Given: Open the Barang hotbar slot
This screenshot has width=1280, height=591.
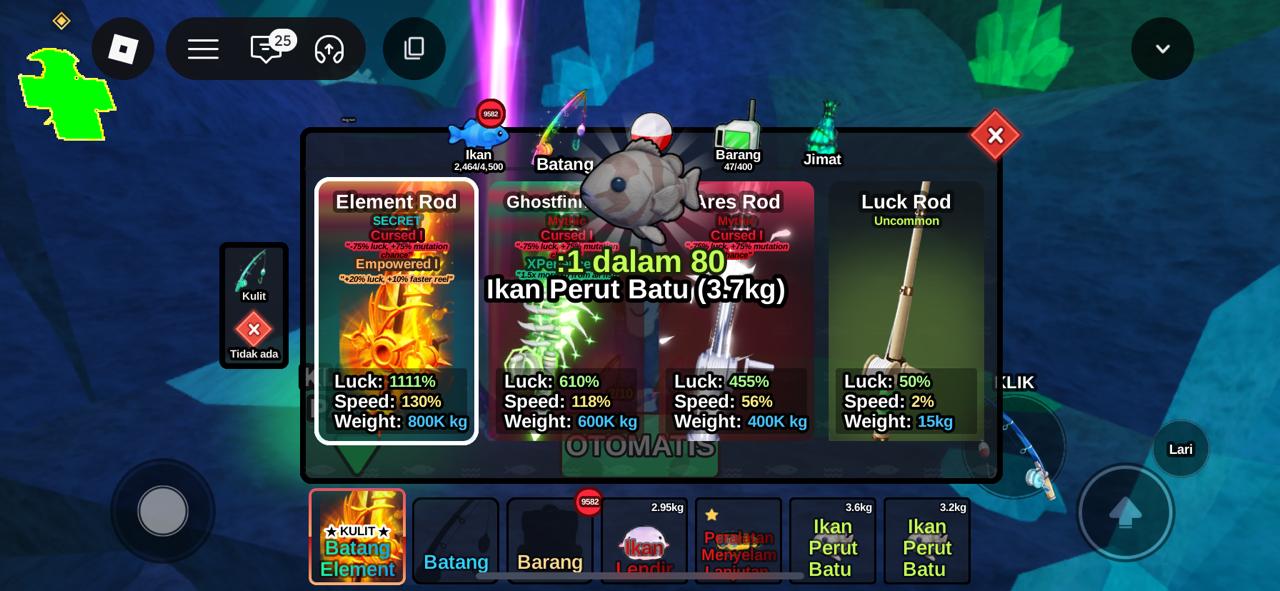Looking at the screenshot, I should point(550,541).
